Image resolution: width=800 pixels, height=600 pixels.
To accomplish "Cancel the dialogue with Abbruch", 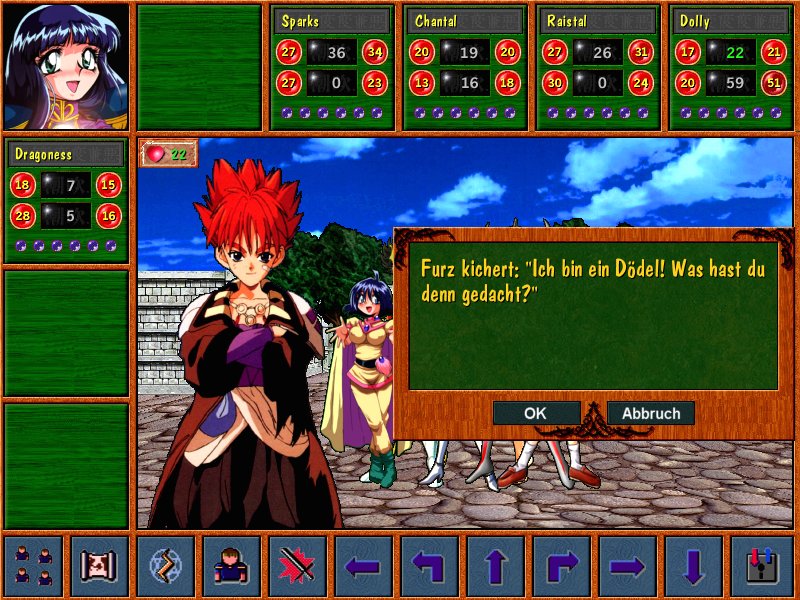I will 651,413.
